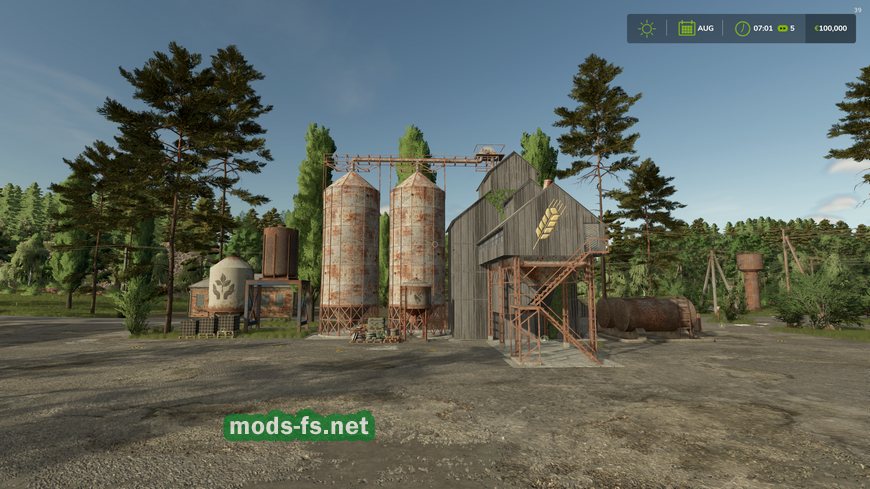Click the green clock icon

point(742,28)
